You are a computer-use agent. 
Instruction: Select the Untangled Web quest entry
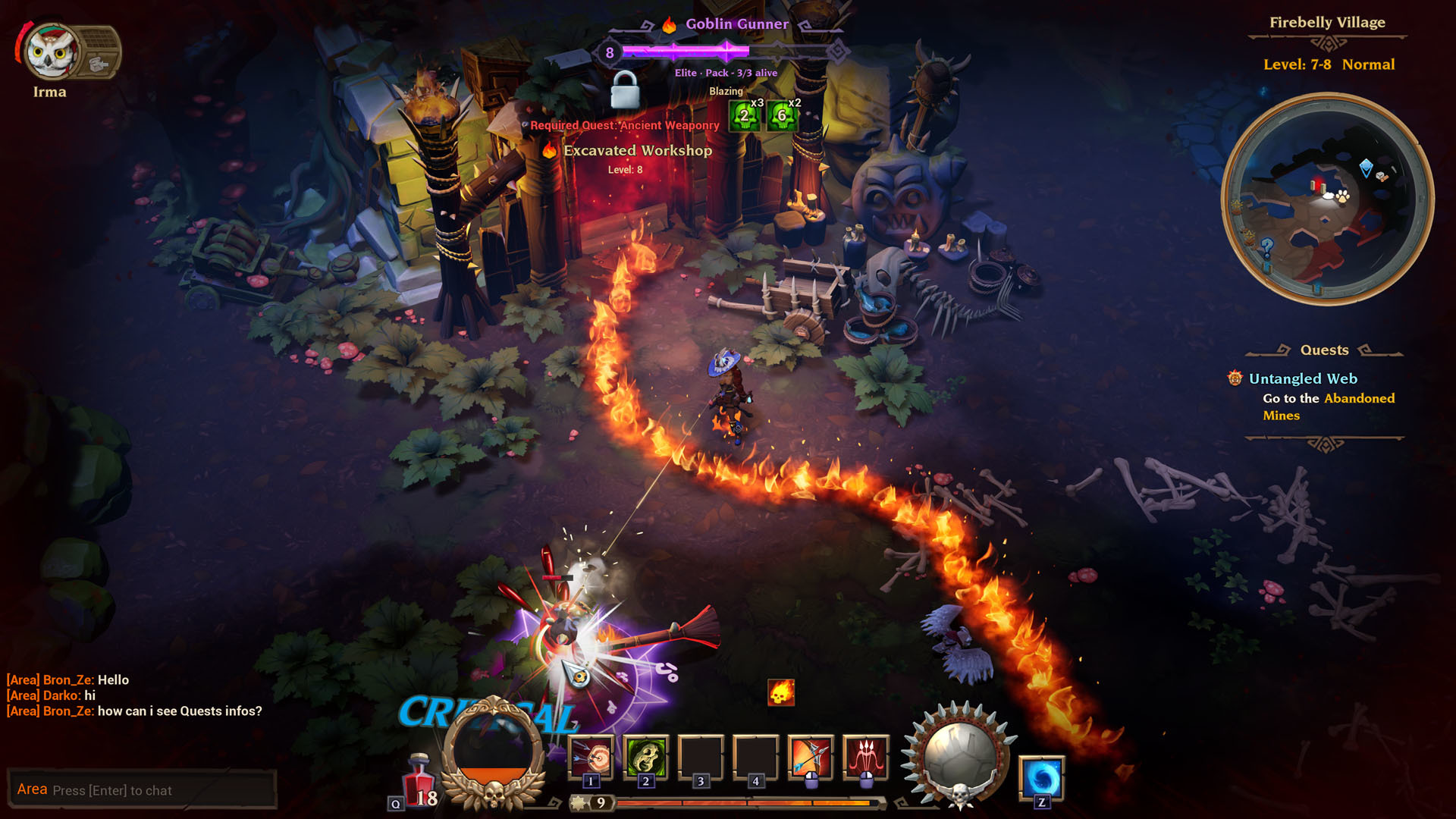1303,378
